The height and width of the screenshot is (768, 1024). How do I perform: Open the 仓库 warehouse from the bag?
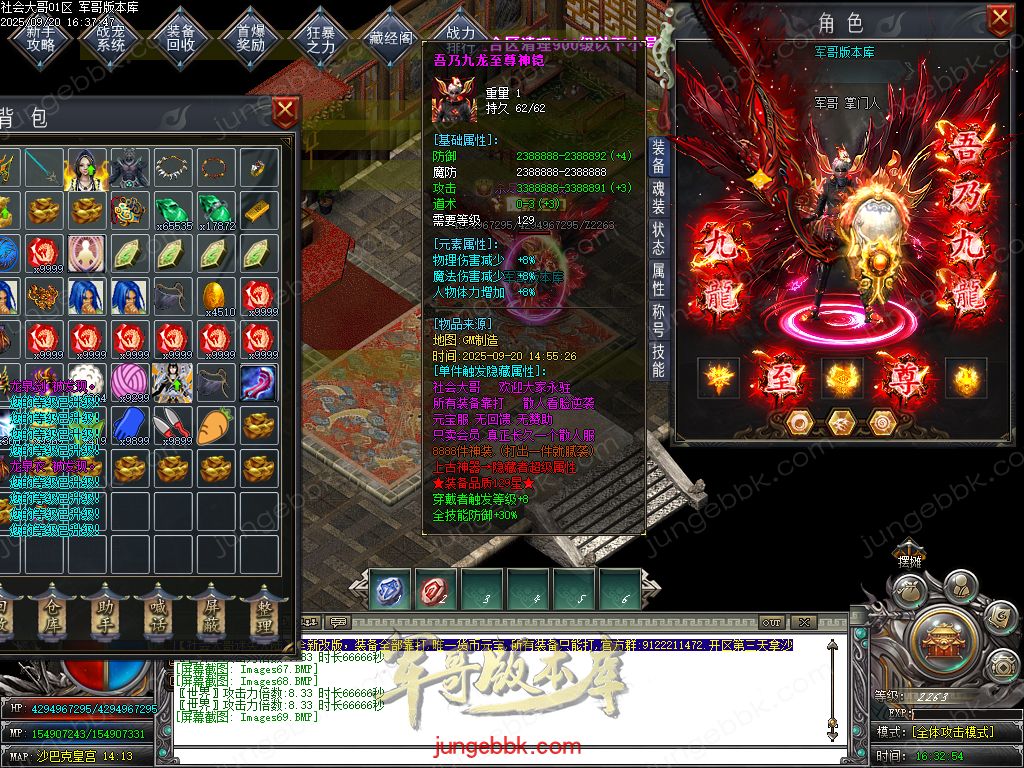[51, 614]
